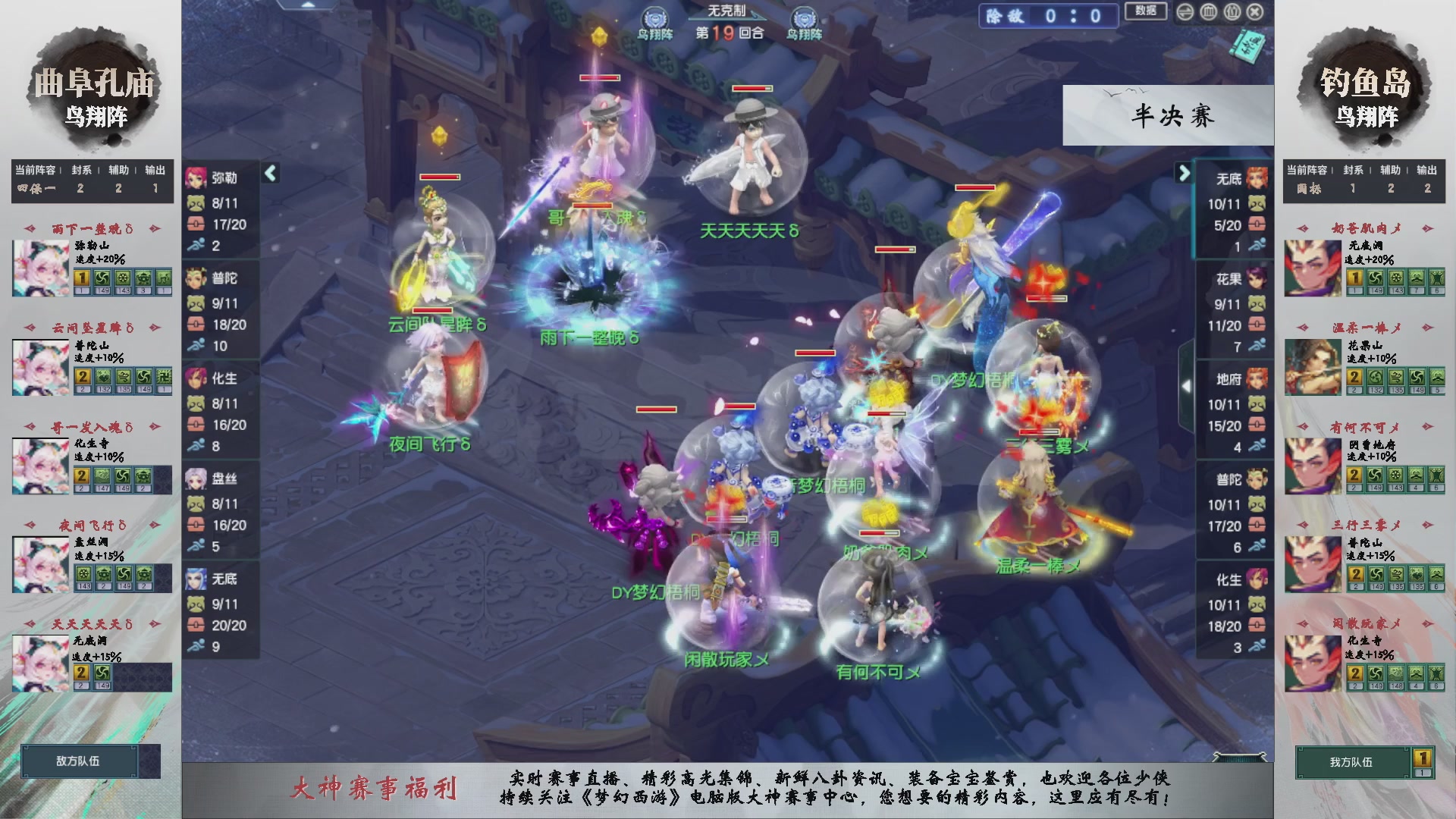The height and width of the screenshot is (819, 1456).
Task: Click the green skill slot numbered 149 for 奶爸肌肉
Action: [1375, 279]
